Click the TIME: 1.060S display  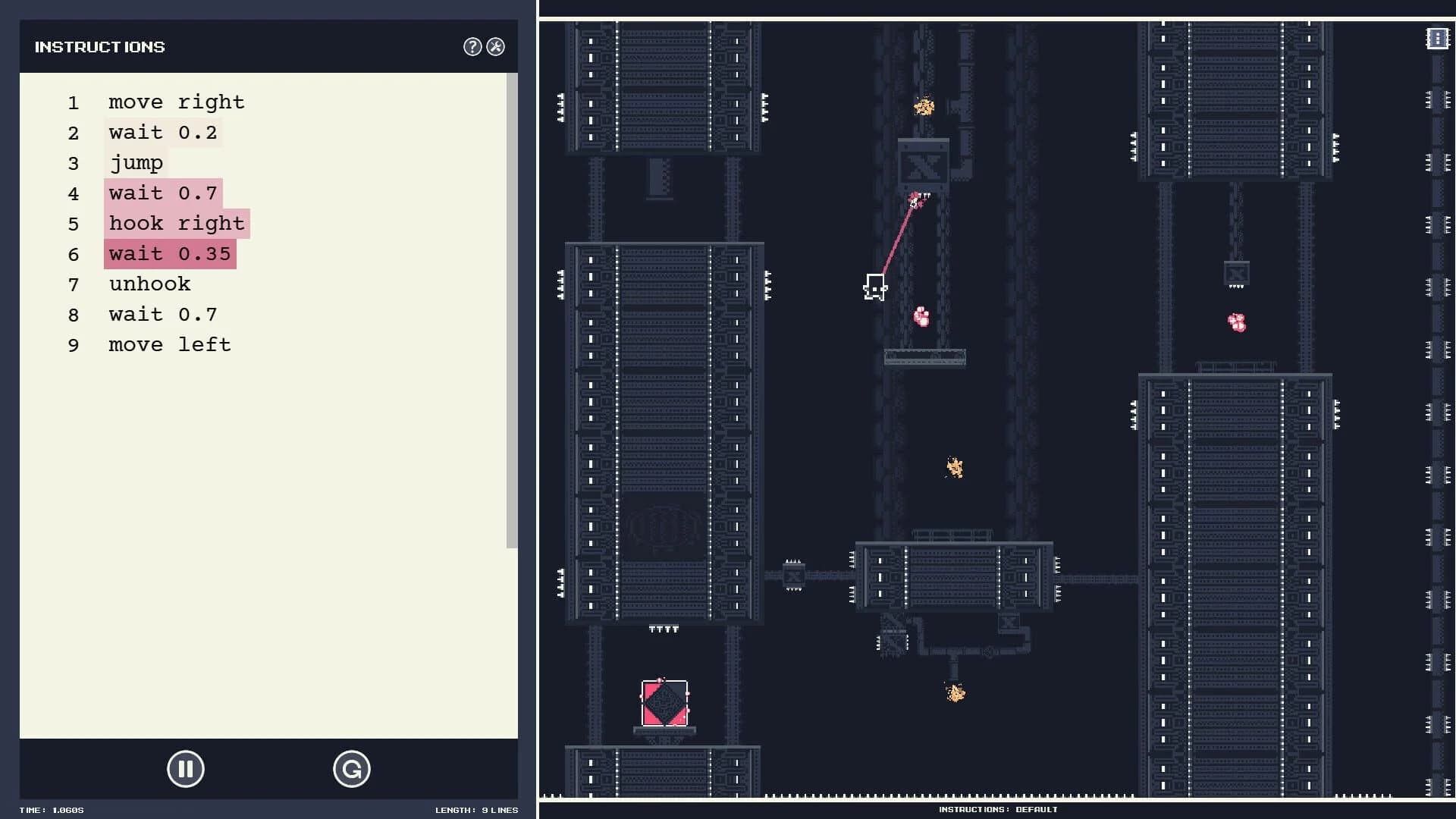[51, 810]
